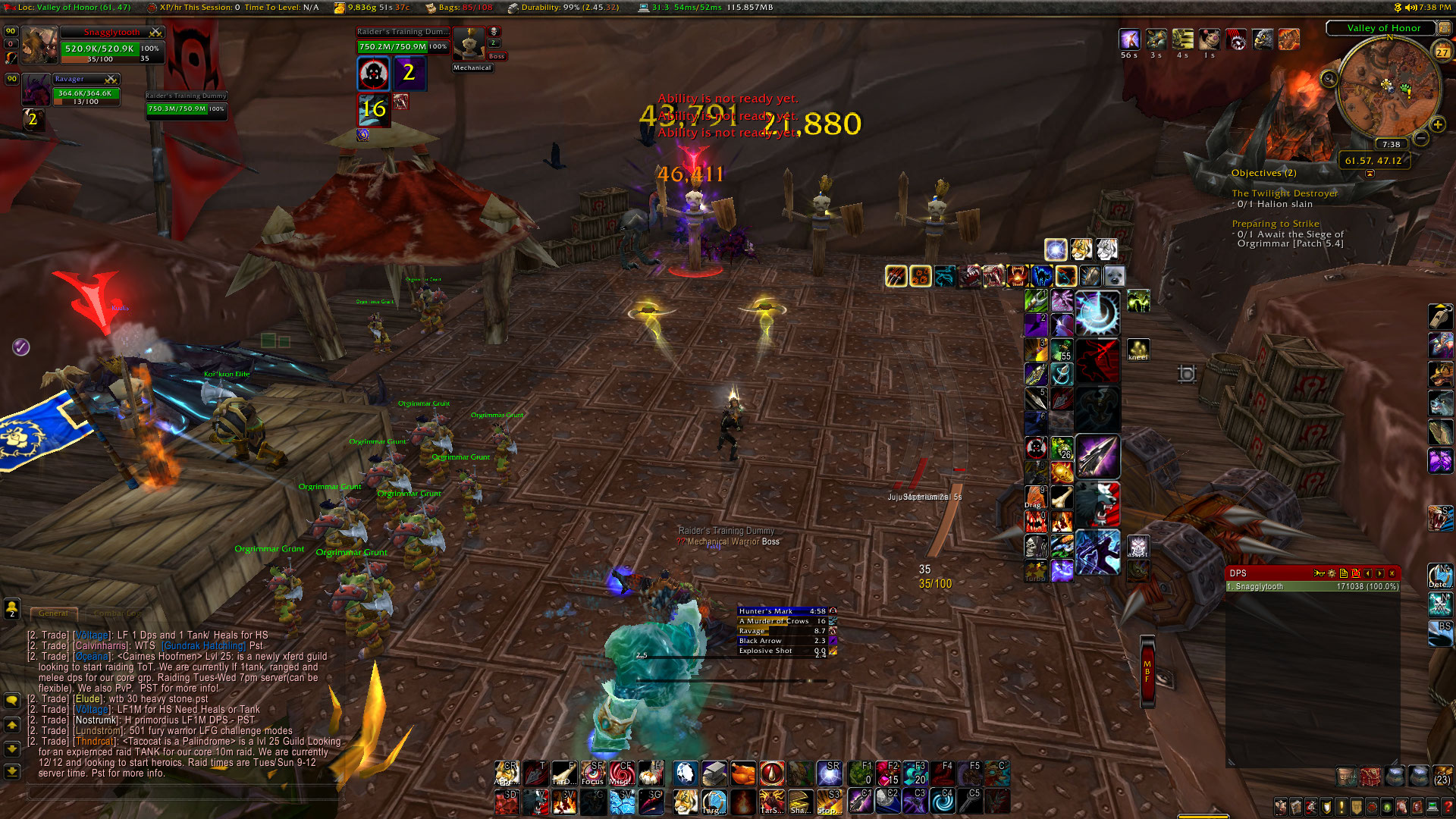Open the calendar showing day 27
1456x819 pixels.
[1442, 52]
